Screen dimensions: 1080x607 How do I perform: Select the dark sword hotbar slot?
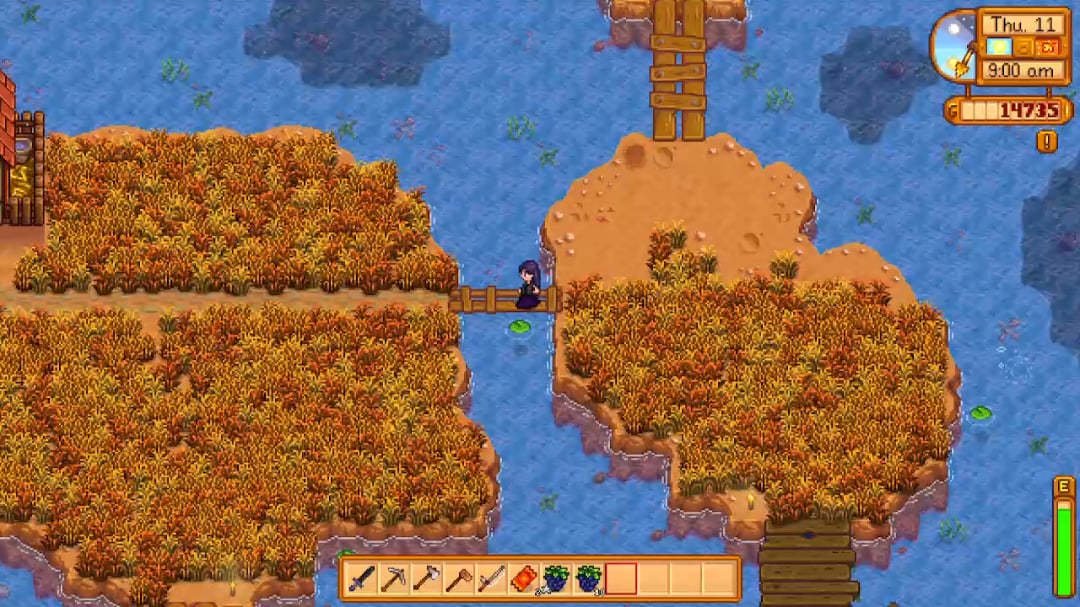(x=362, y=578)
